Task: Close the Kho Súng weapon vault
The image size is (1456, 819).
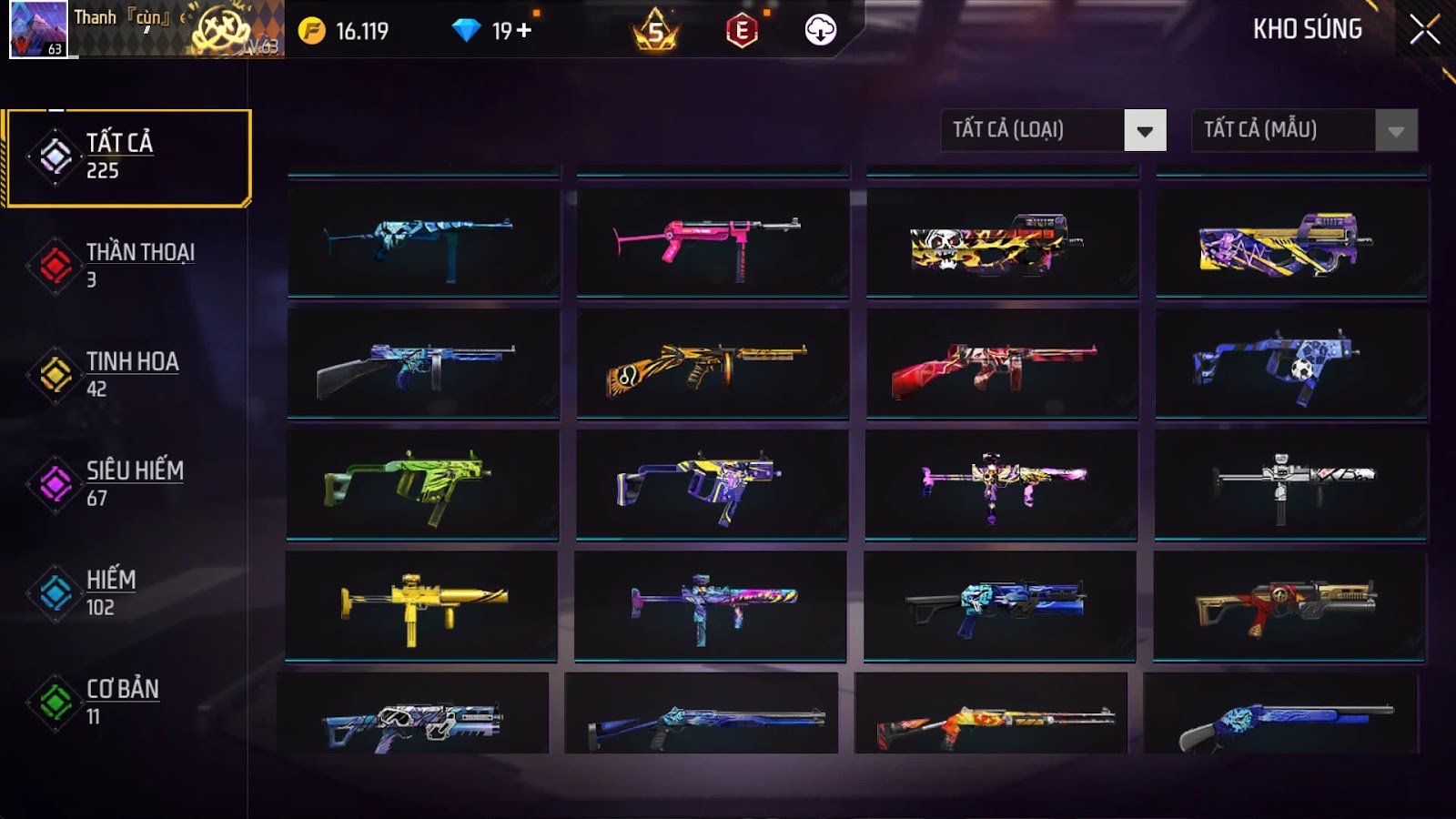Action: click(1424, 30)
